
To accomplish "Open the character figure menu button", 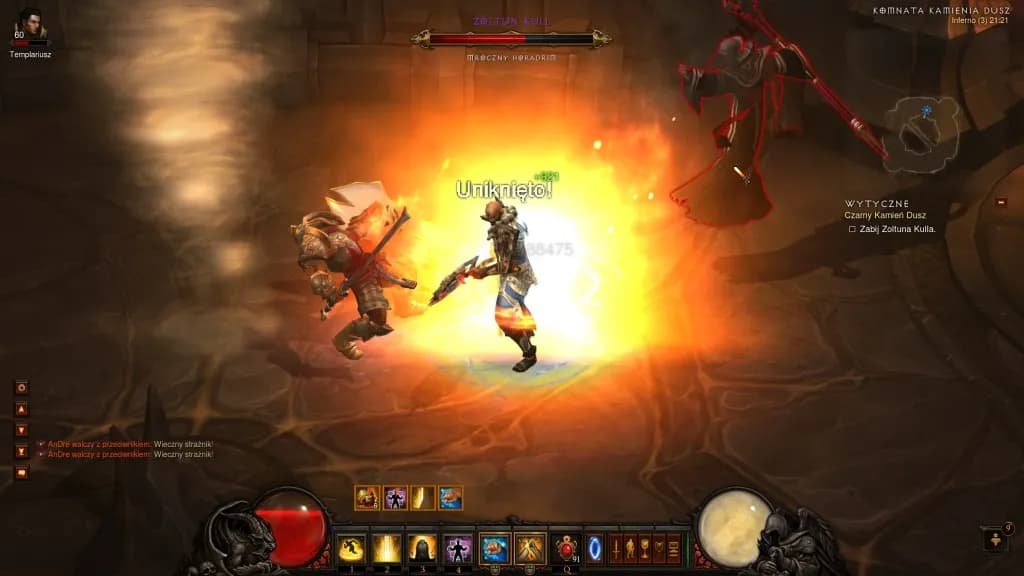I will 630,548.
